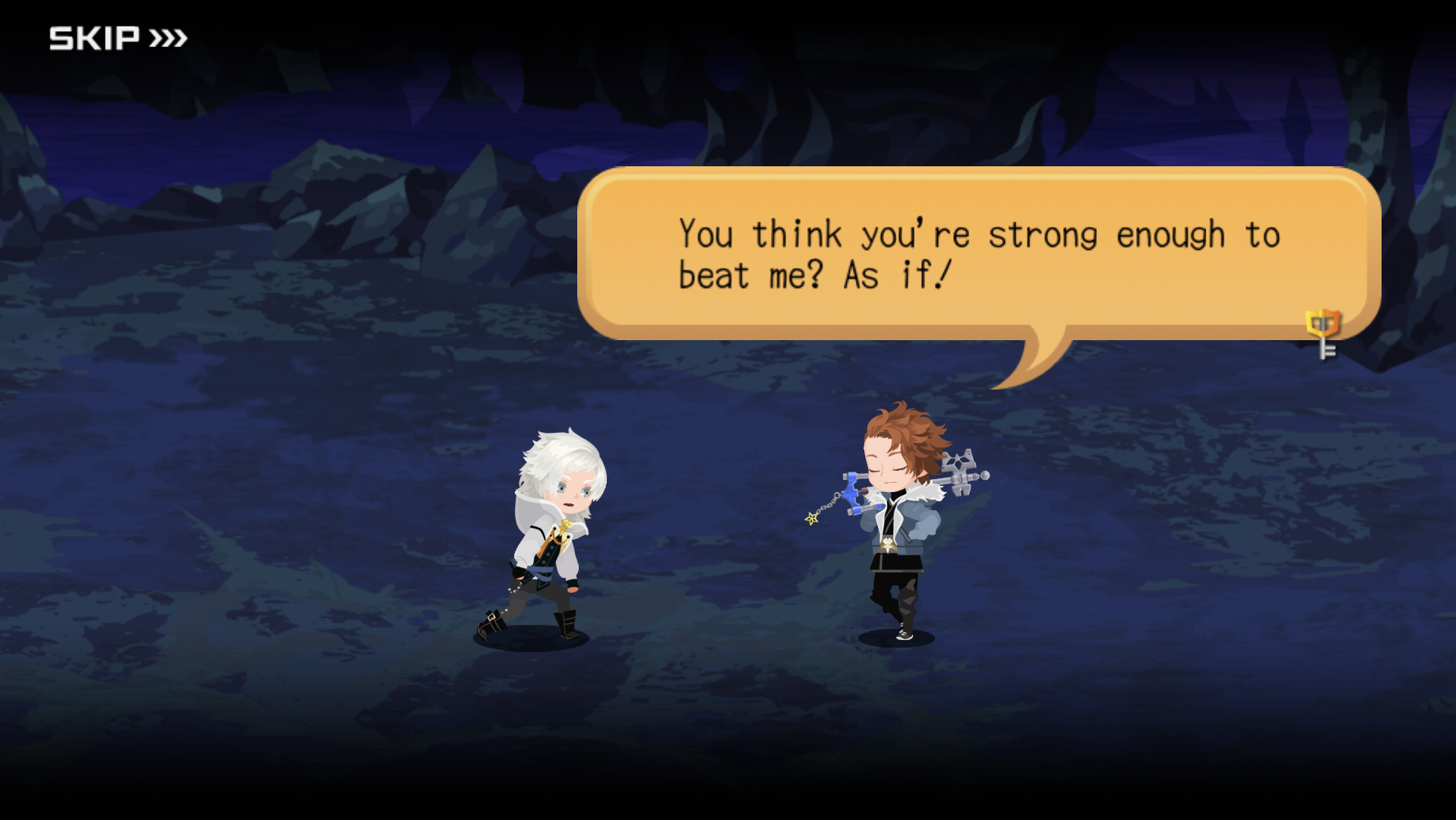Advance dialogue using the keyblade icon
1456x820 pixels.
1323,333
